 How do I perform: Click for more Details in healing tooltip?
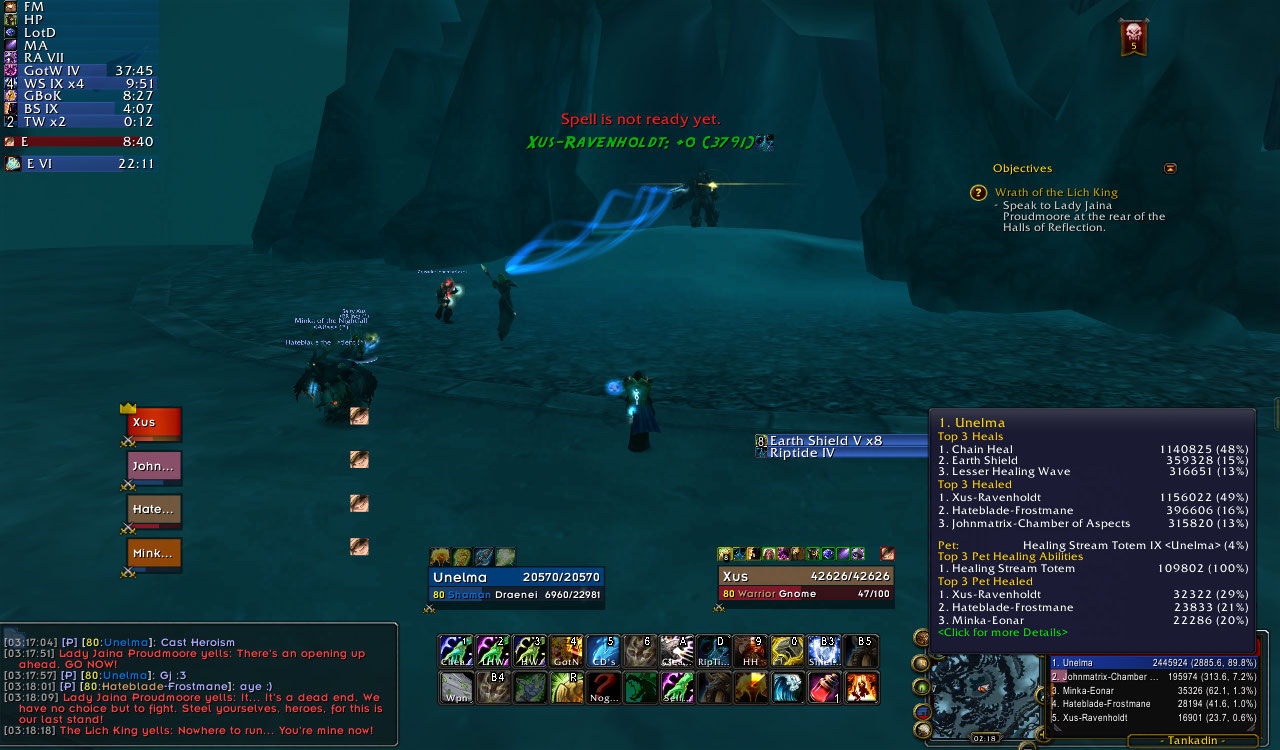(1002, 632)
